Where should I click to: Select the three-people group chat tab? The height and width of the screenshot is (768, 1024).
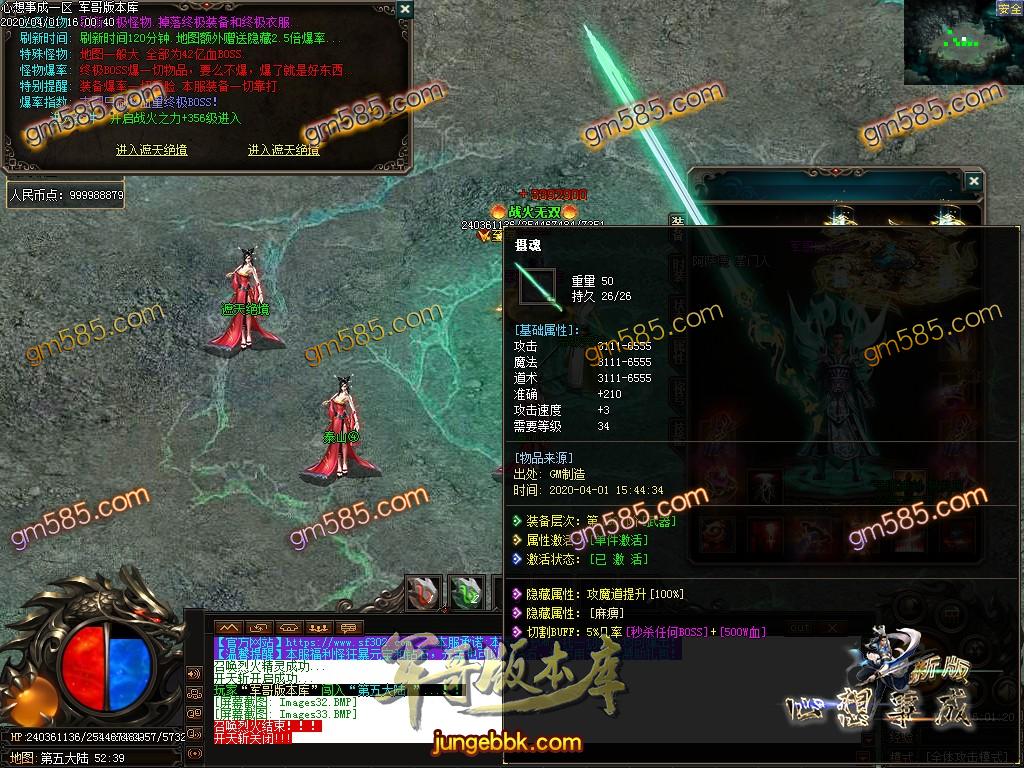tap(320, 627)
